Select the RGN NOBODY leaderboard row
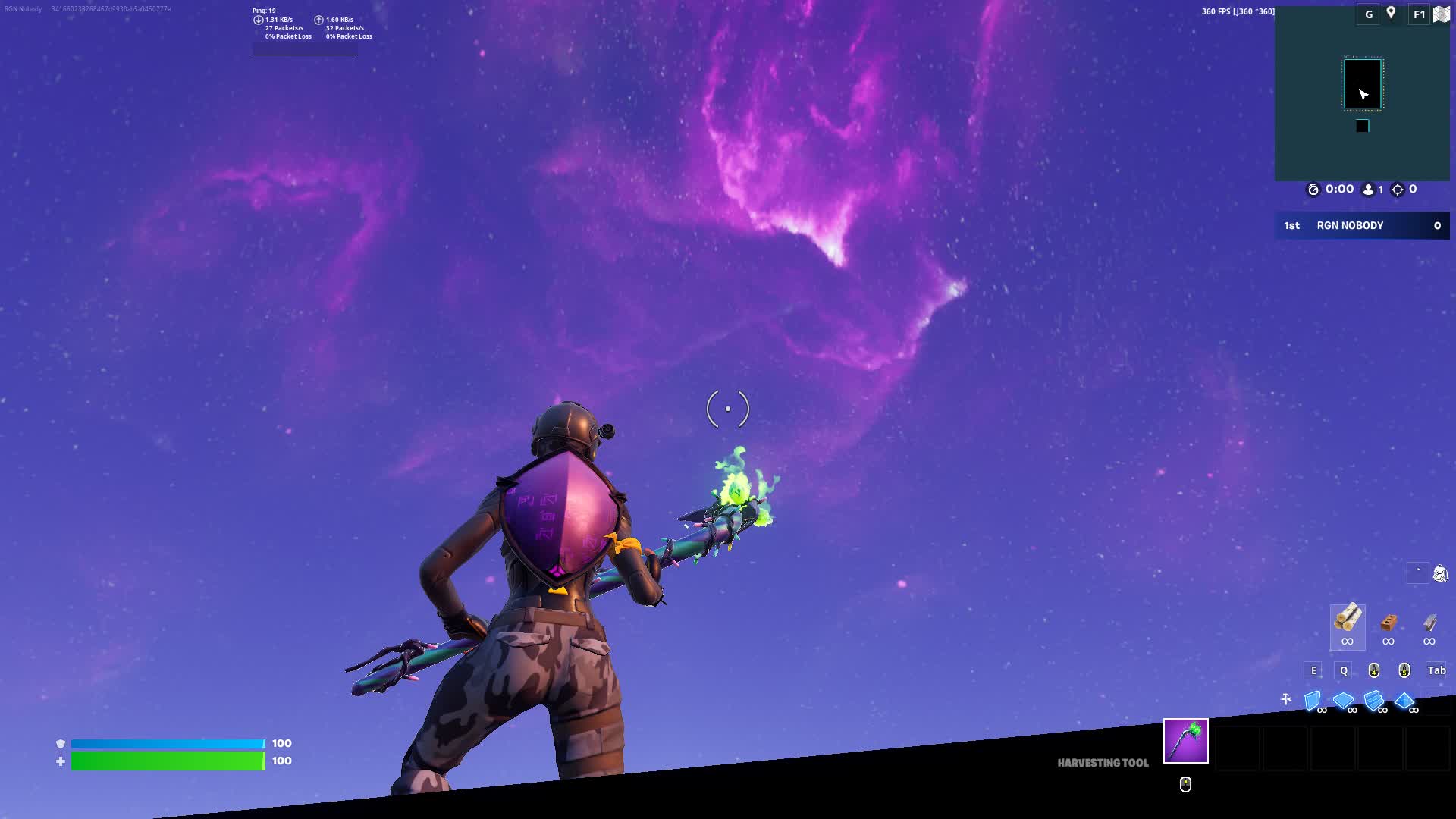 click(x=1362, y=225)
